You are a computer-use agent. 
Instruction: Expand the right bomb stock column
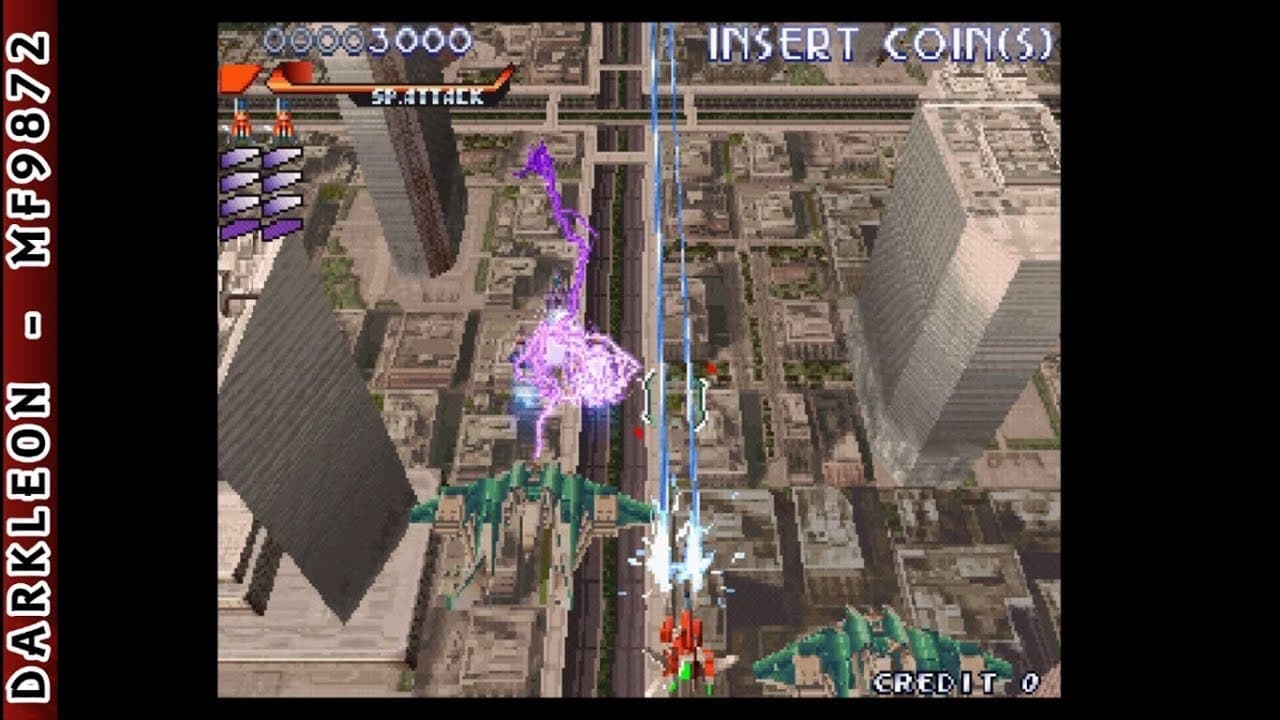(283, 195)
